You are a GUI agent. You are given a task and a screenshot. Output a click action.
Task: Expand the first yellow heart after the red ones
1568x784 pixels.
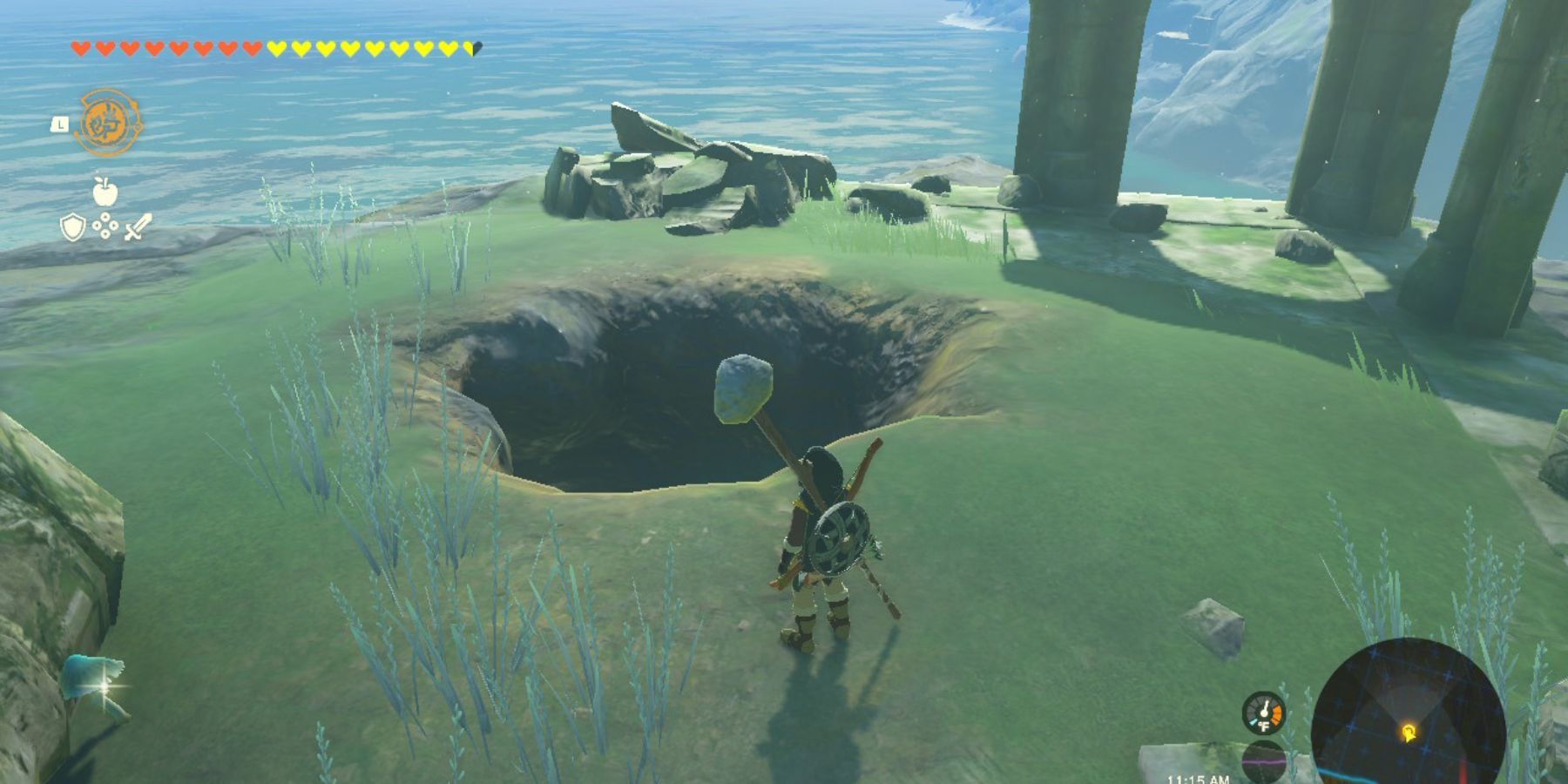coord(275,49)
